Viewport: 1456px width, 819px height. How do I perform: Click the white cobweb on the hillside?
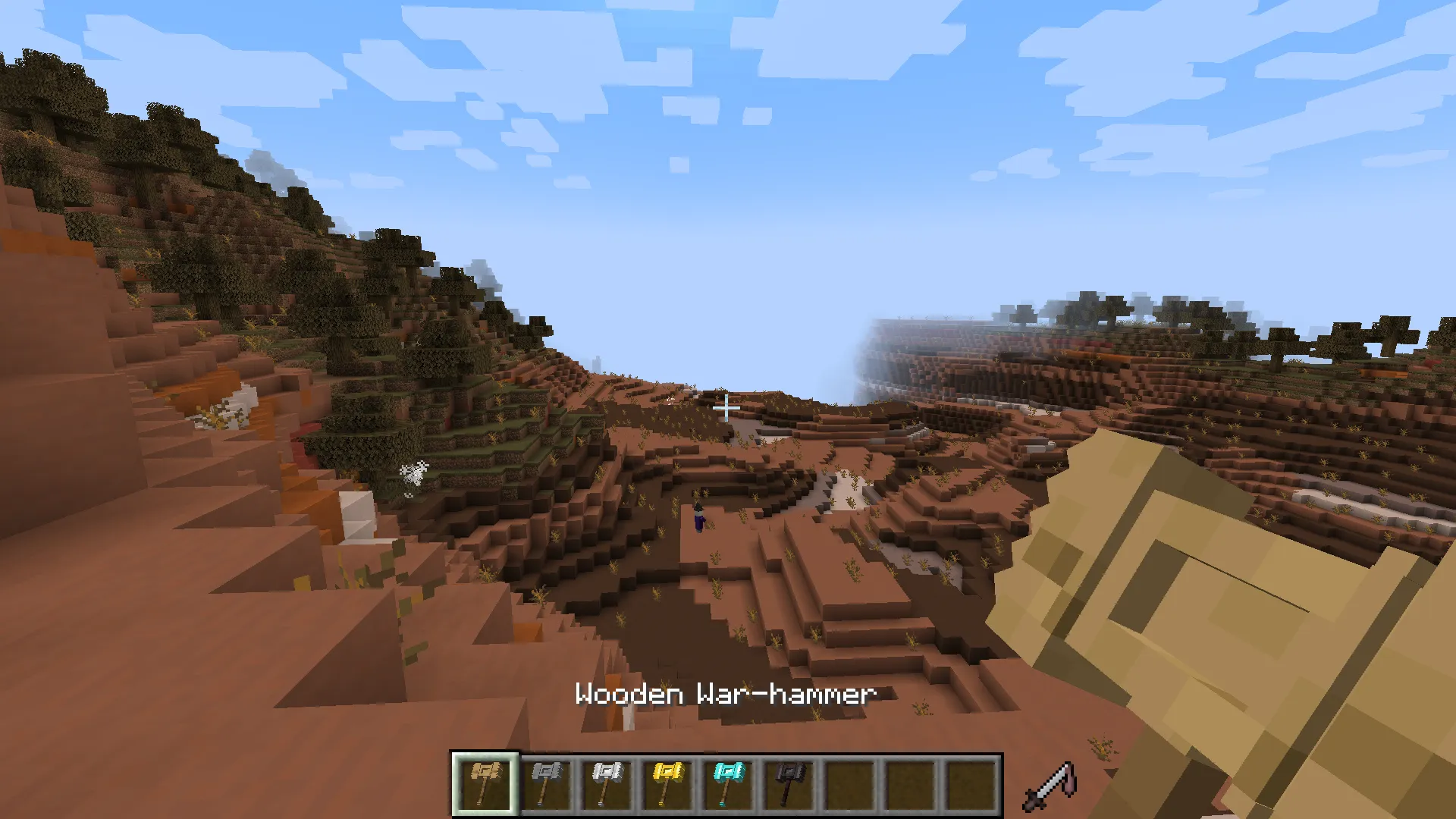(x=413, y=474)
